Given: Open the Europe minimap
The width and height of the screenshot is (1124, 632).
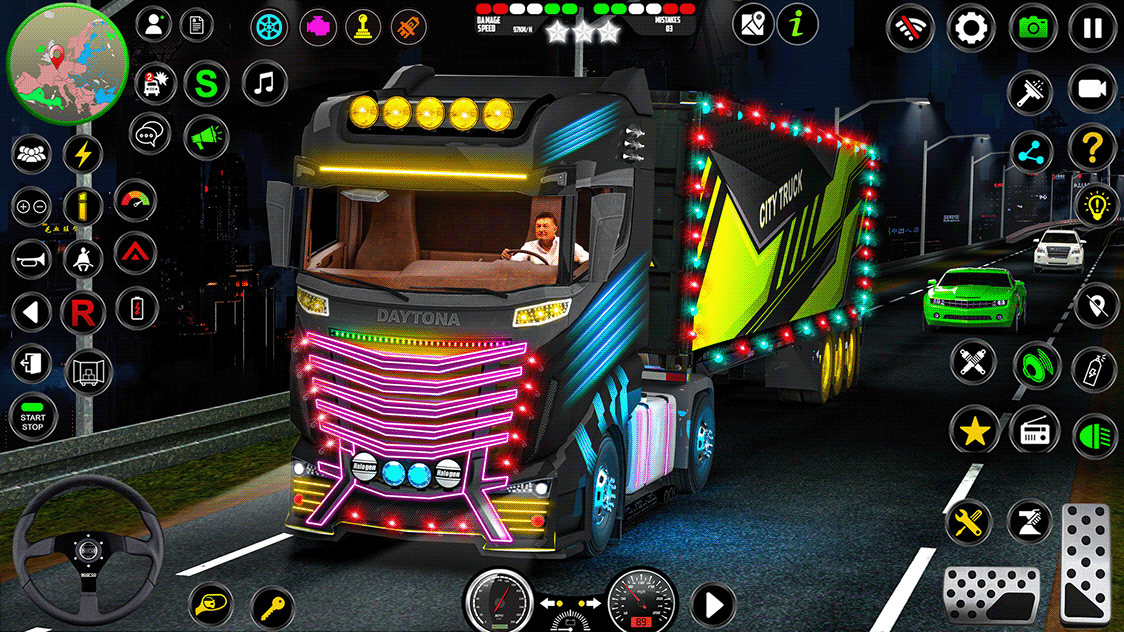Looking at the screenshot, I should (x=67, y=60).
